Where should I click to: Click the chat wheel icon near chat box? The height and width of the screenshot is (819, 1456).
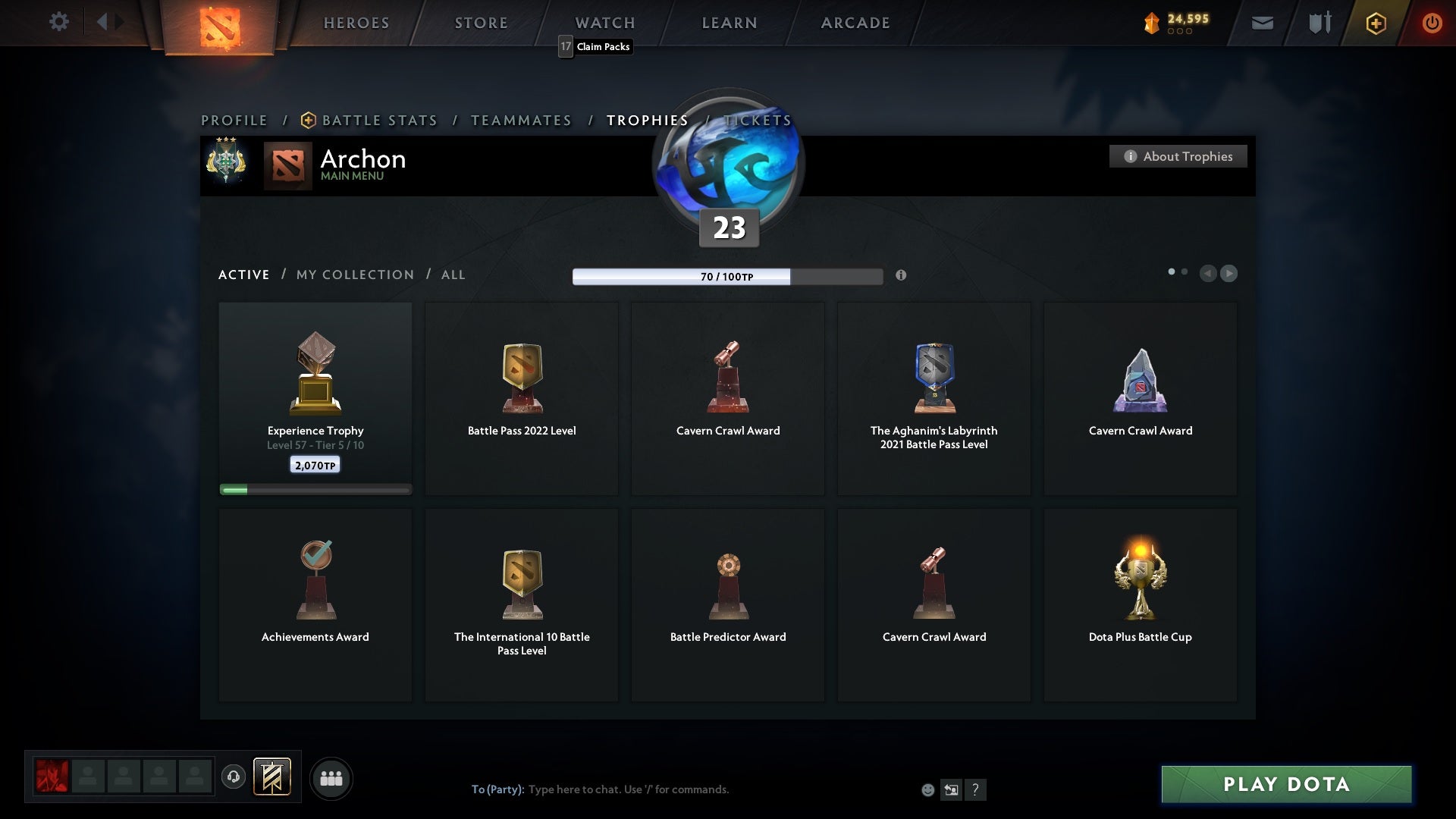pyautogui.click(x=952, y=789)
